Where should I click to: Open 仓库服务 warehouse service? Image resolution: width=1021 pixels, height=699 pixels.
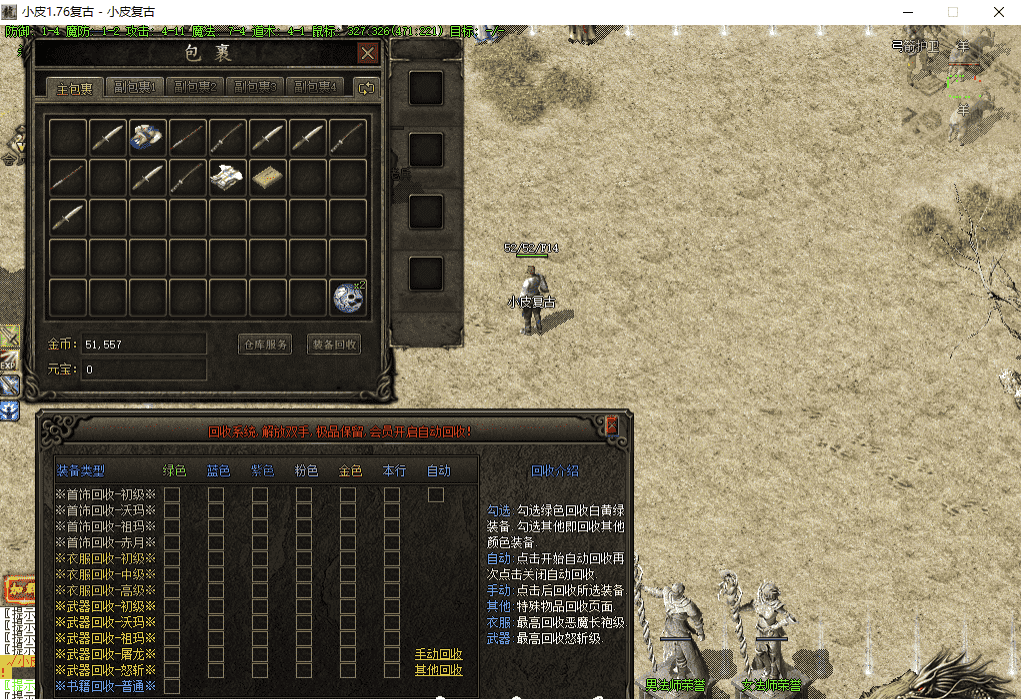[265, 344]
